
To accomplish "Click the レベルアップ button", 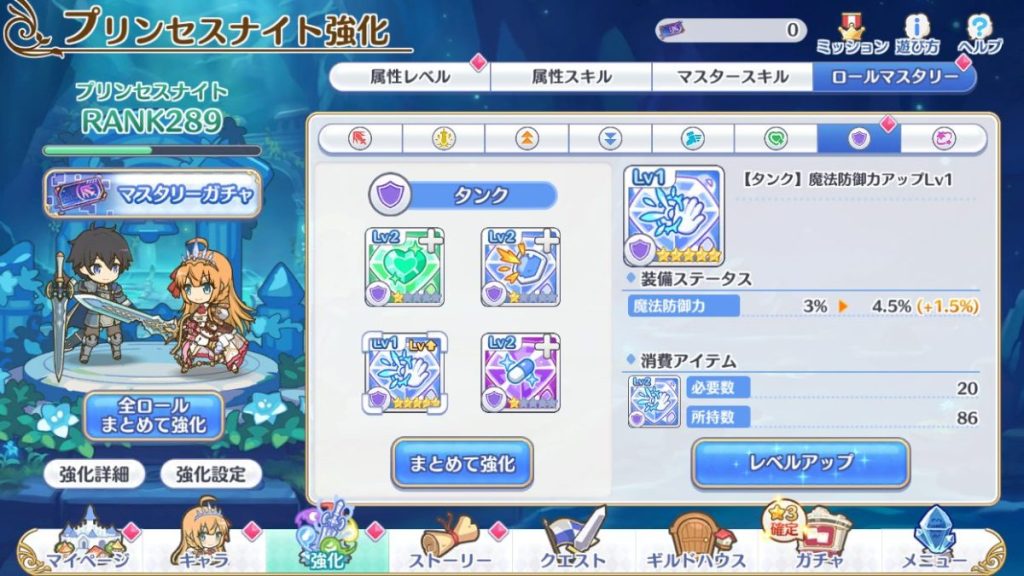I will coord(800,463).
